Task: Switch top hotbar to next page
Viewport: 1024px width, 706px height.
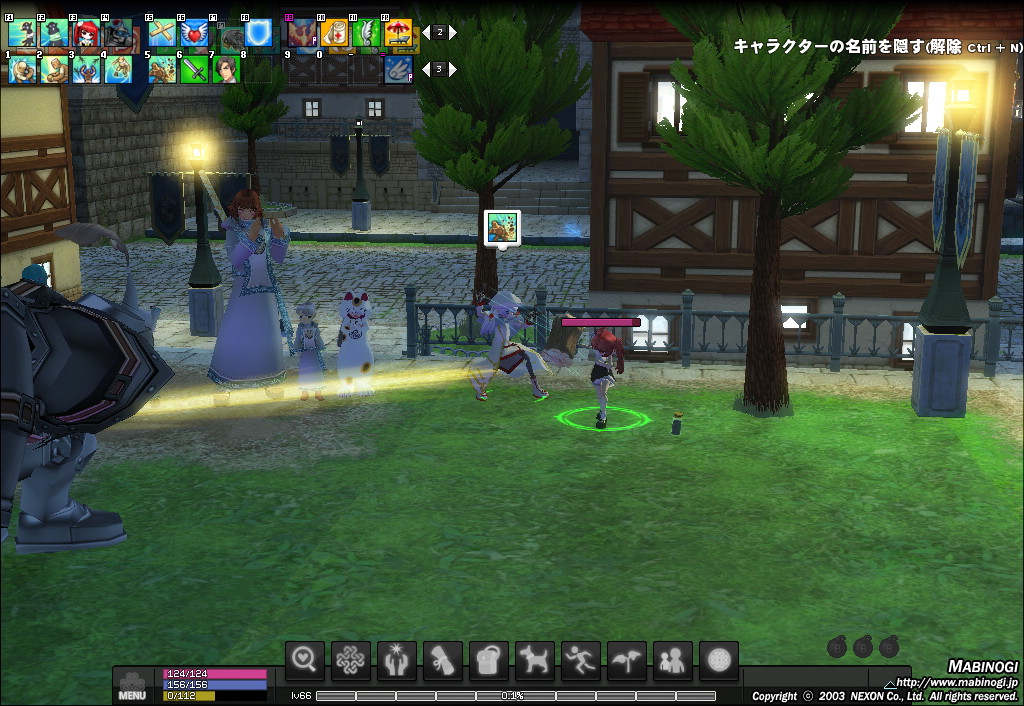Action: tap(452, 32)
